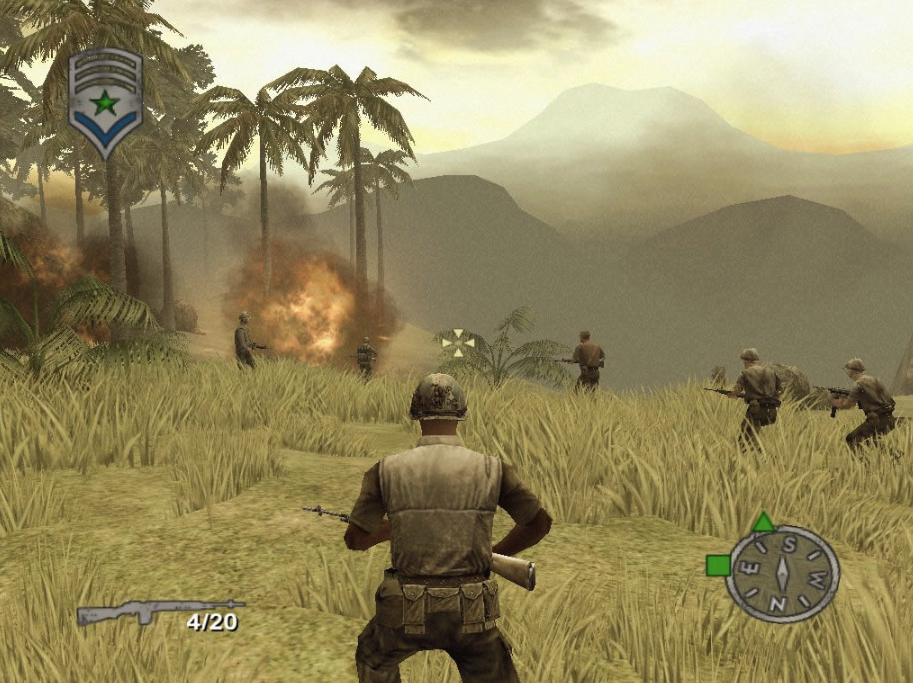Screen dimensions: 913x683
Task: Select the rifle weapon icon
Action: tap(160, 610)
